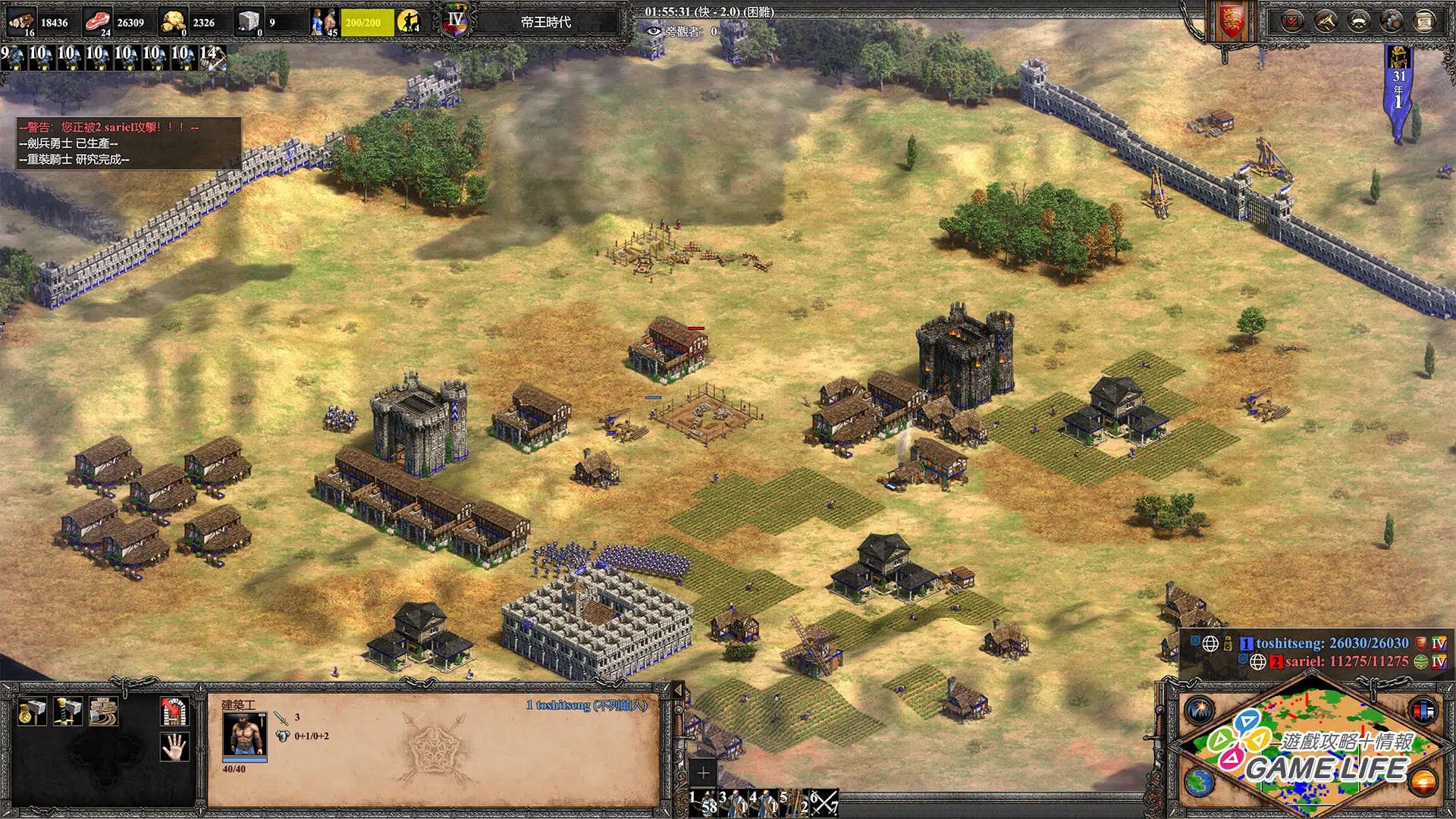
Task: Select the military buildings hammer-and-sword icon
Action: tap(68, 711)
